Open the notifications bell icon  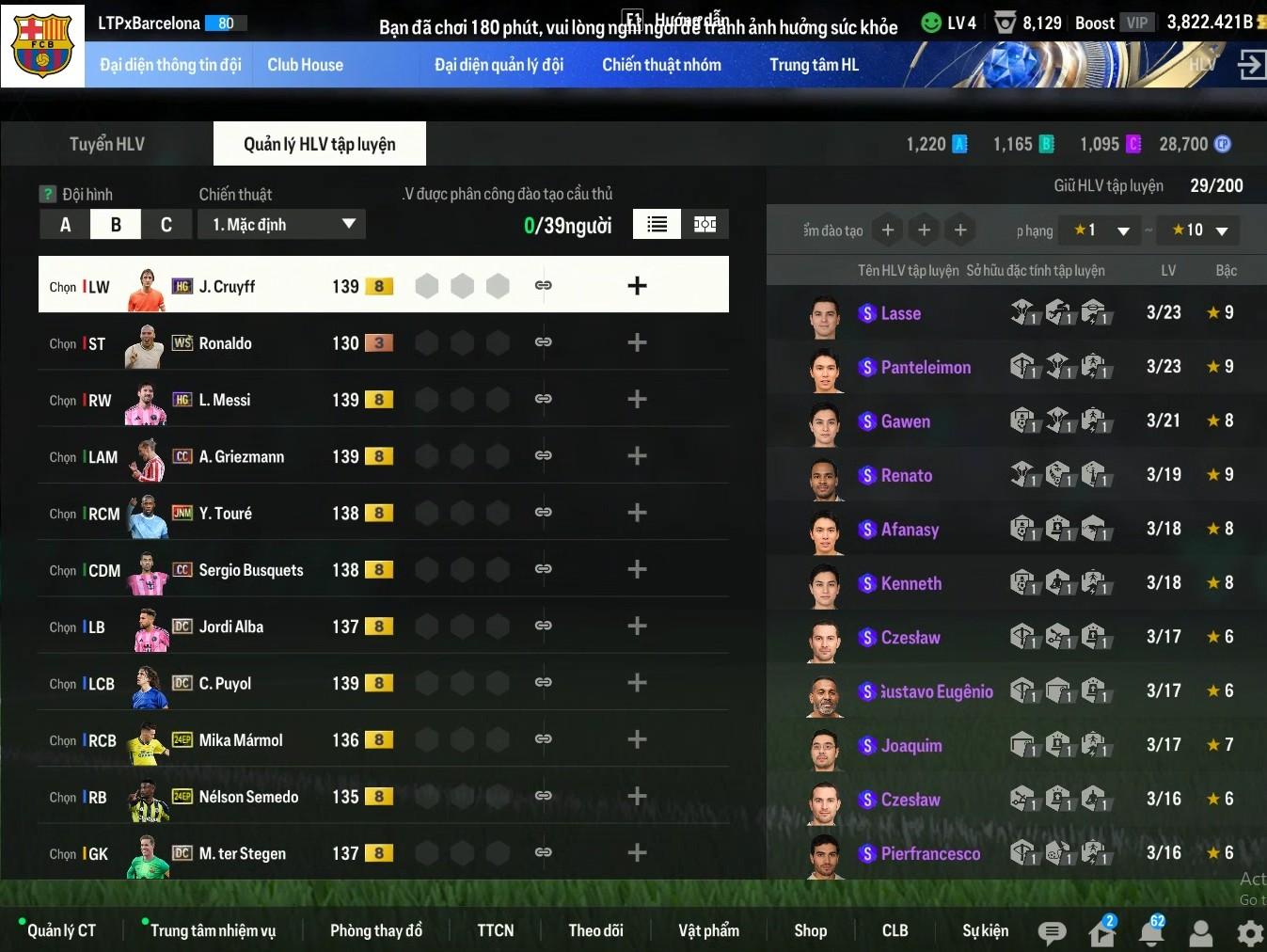coord(1151,932)
